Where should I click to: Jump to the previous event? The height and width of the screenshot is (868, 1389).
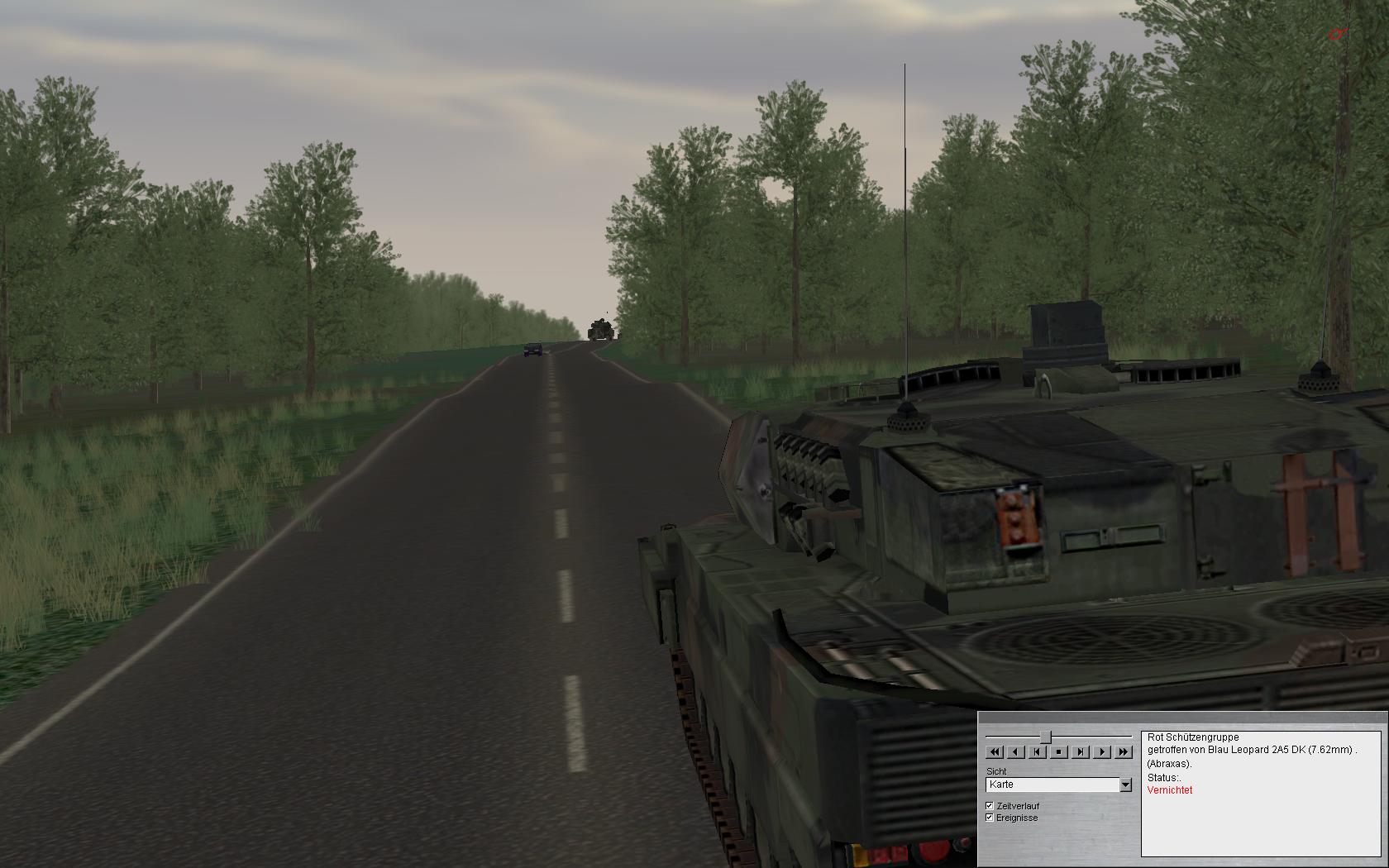click(1038, 752)
